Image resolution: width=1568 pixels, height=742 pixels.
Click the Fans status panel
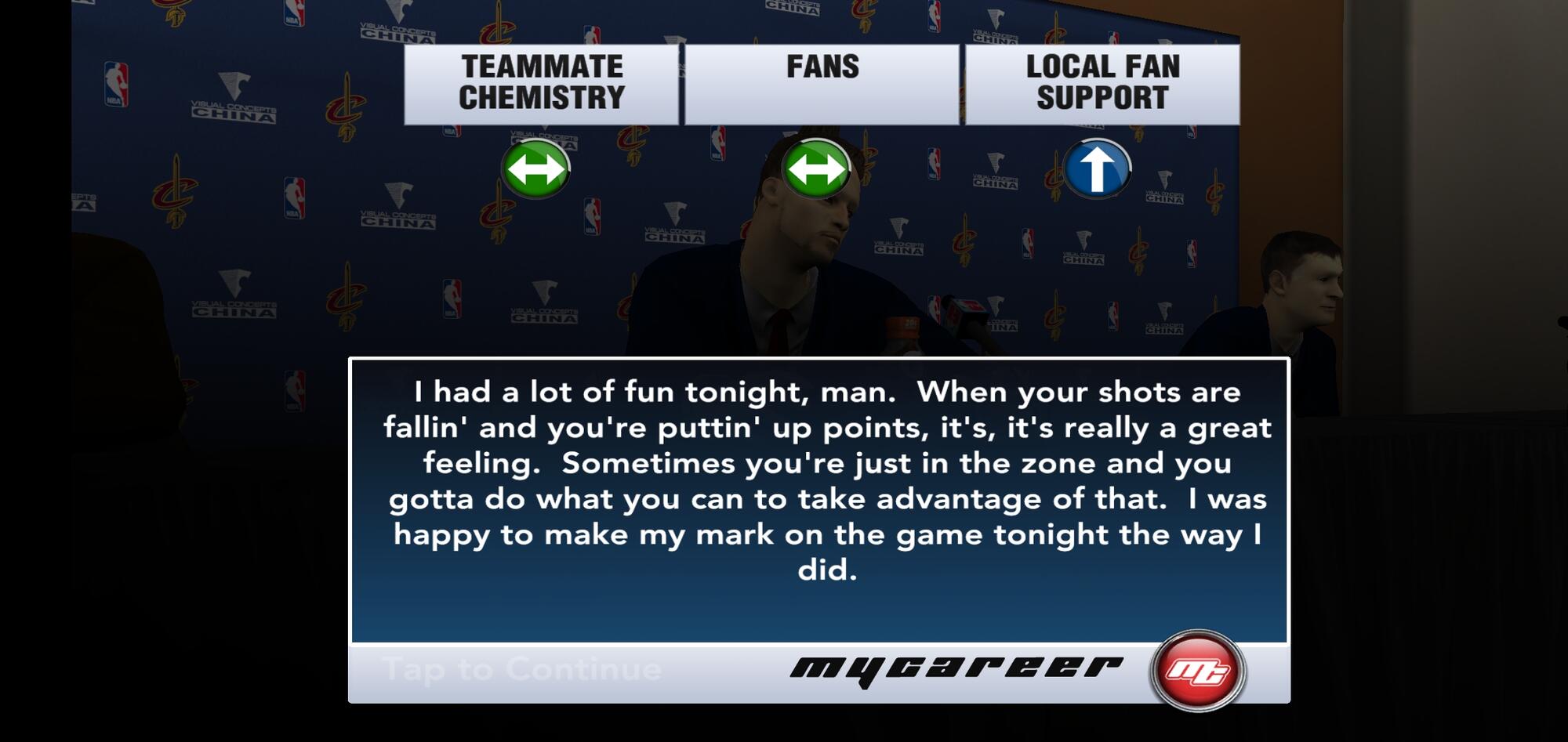[822, 83]
